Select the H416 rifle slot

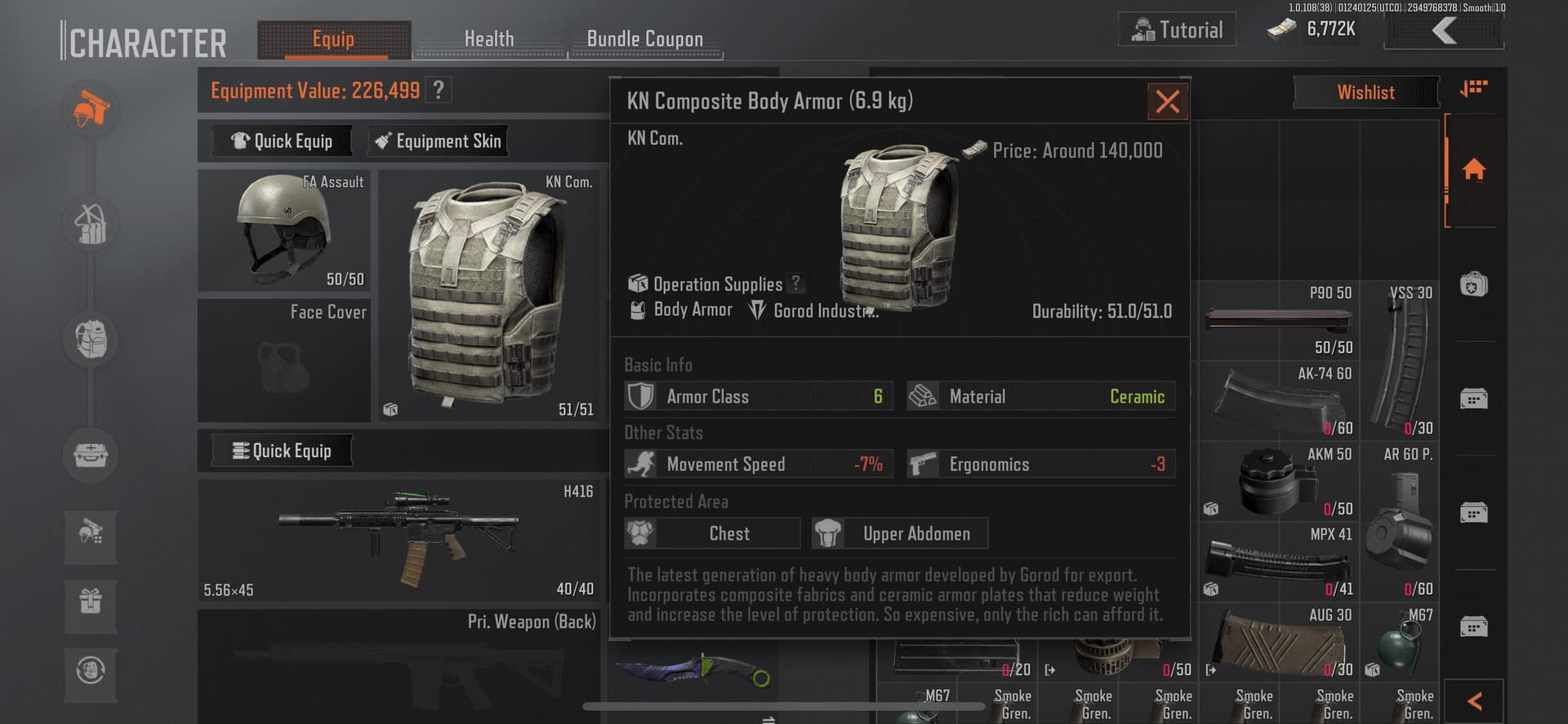pos(399,540)
